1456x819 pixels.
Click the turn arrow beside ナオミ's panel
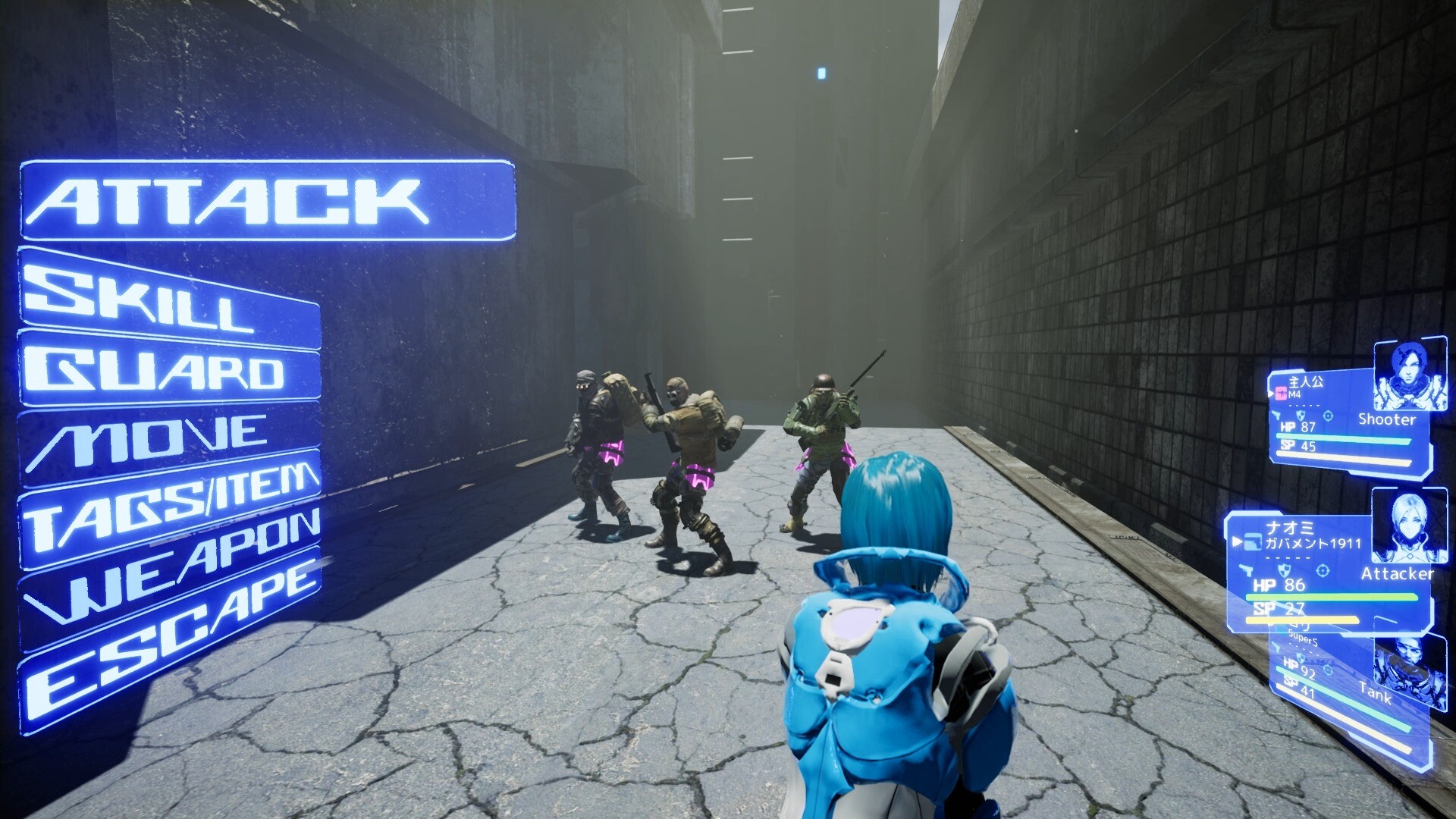click(1236, 541)
